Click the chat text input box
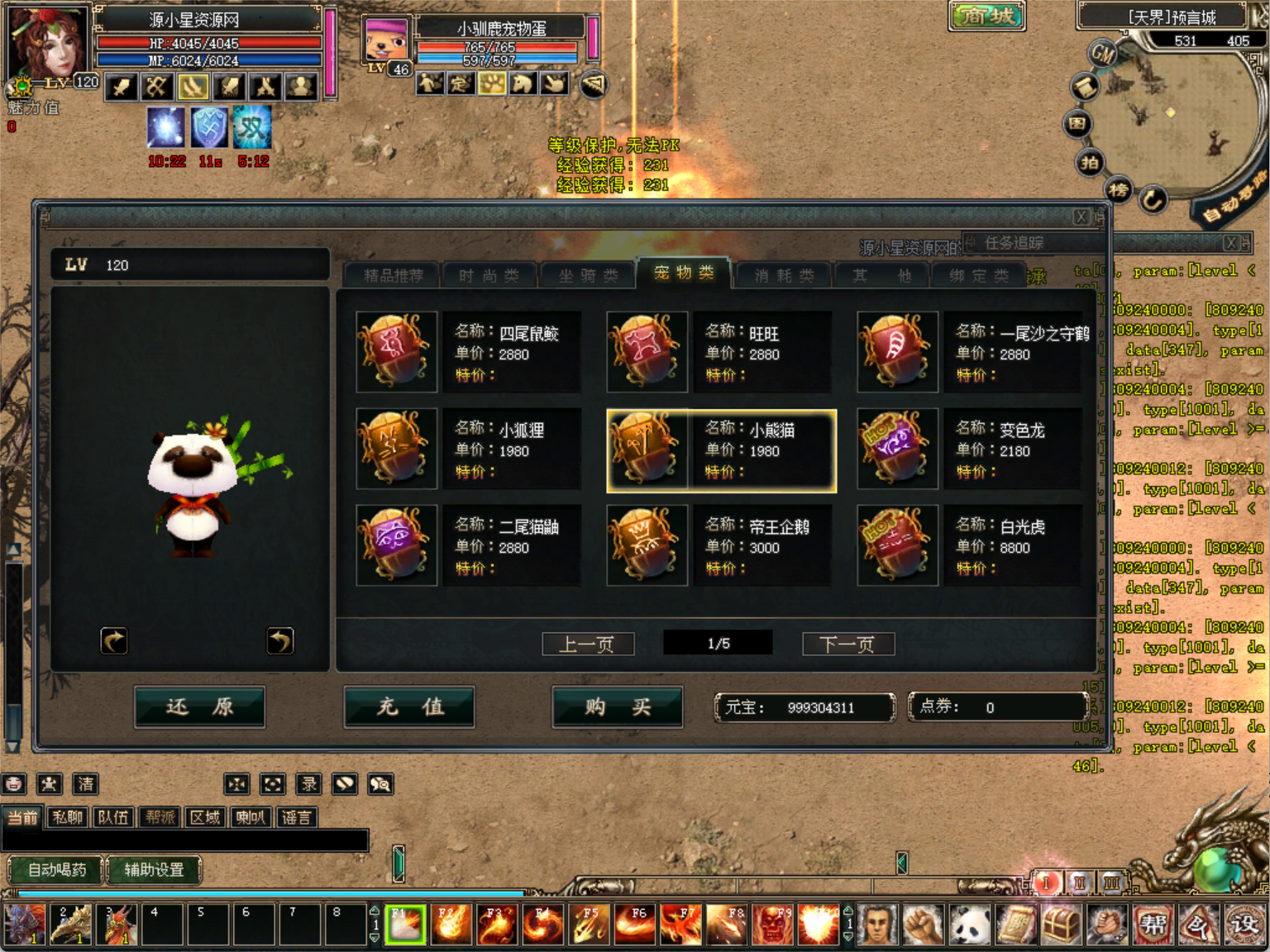Image resolution: width=1270 pixels, height=952 pixels. (185, 840)
